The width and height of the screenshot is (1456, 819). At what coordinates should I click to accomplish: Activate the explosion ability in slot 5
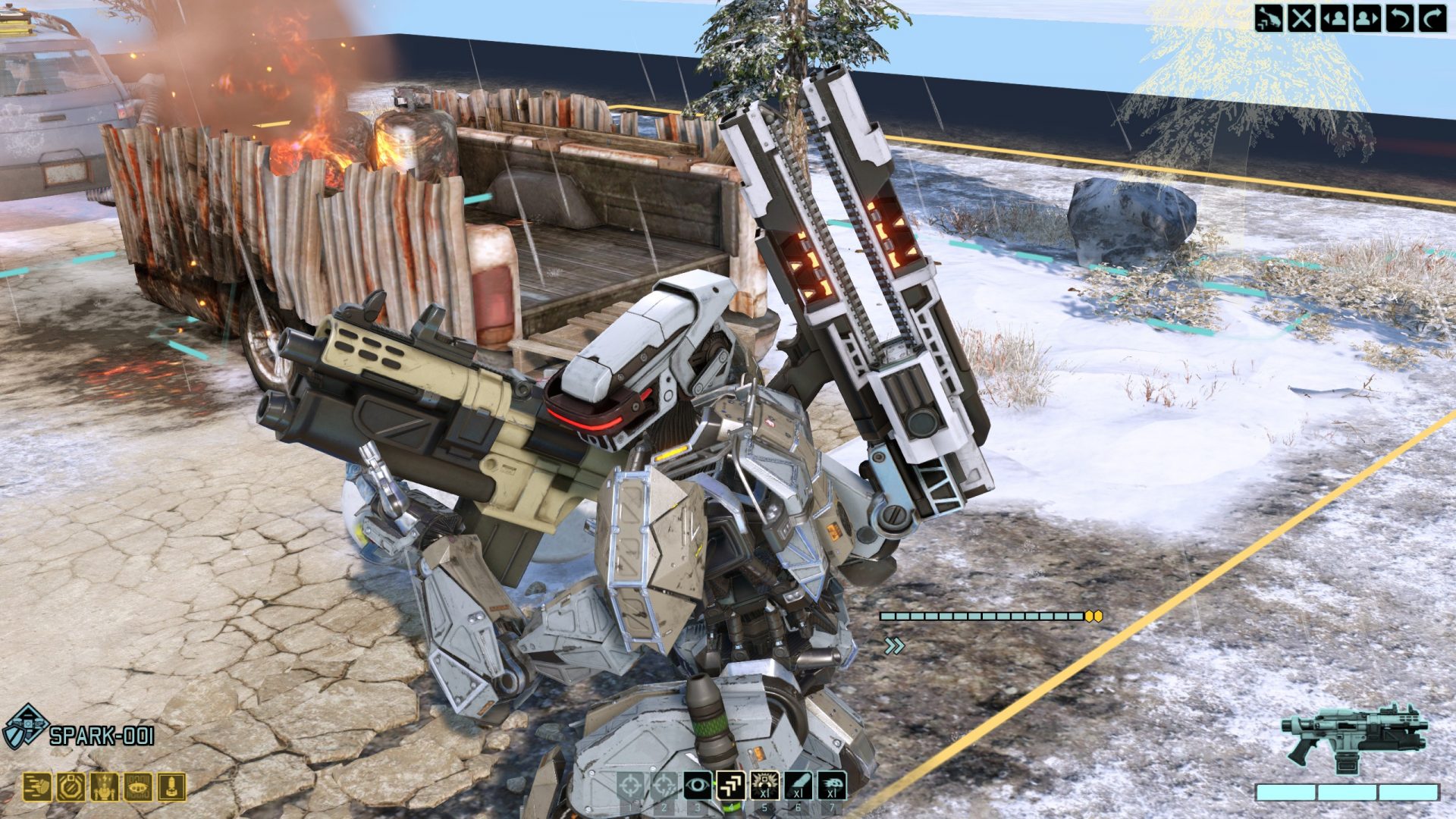[x=764, y=786]
